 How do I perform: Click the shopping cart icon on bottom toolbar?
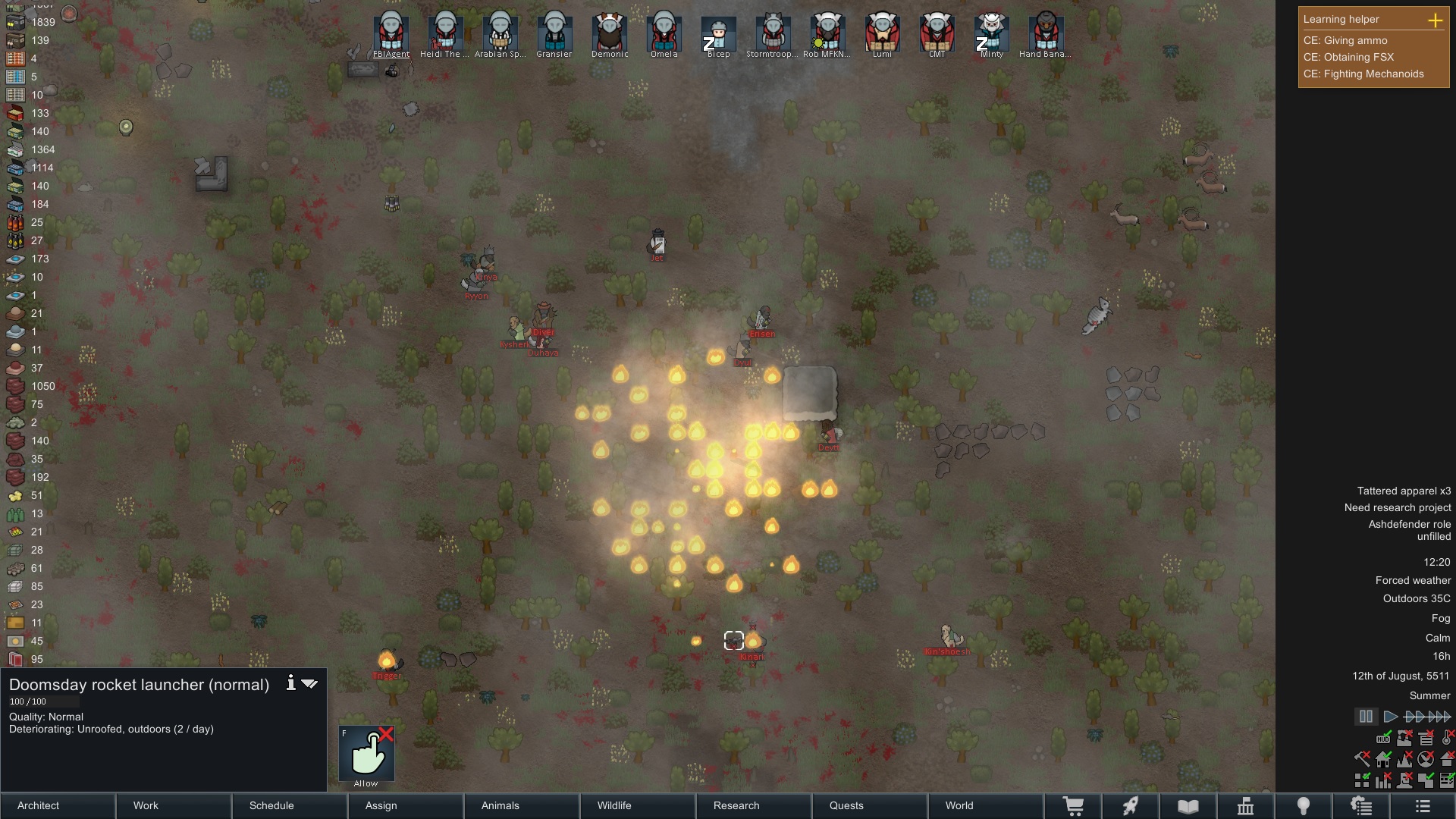[x=1075, y=806]
